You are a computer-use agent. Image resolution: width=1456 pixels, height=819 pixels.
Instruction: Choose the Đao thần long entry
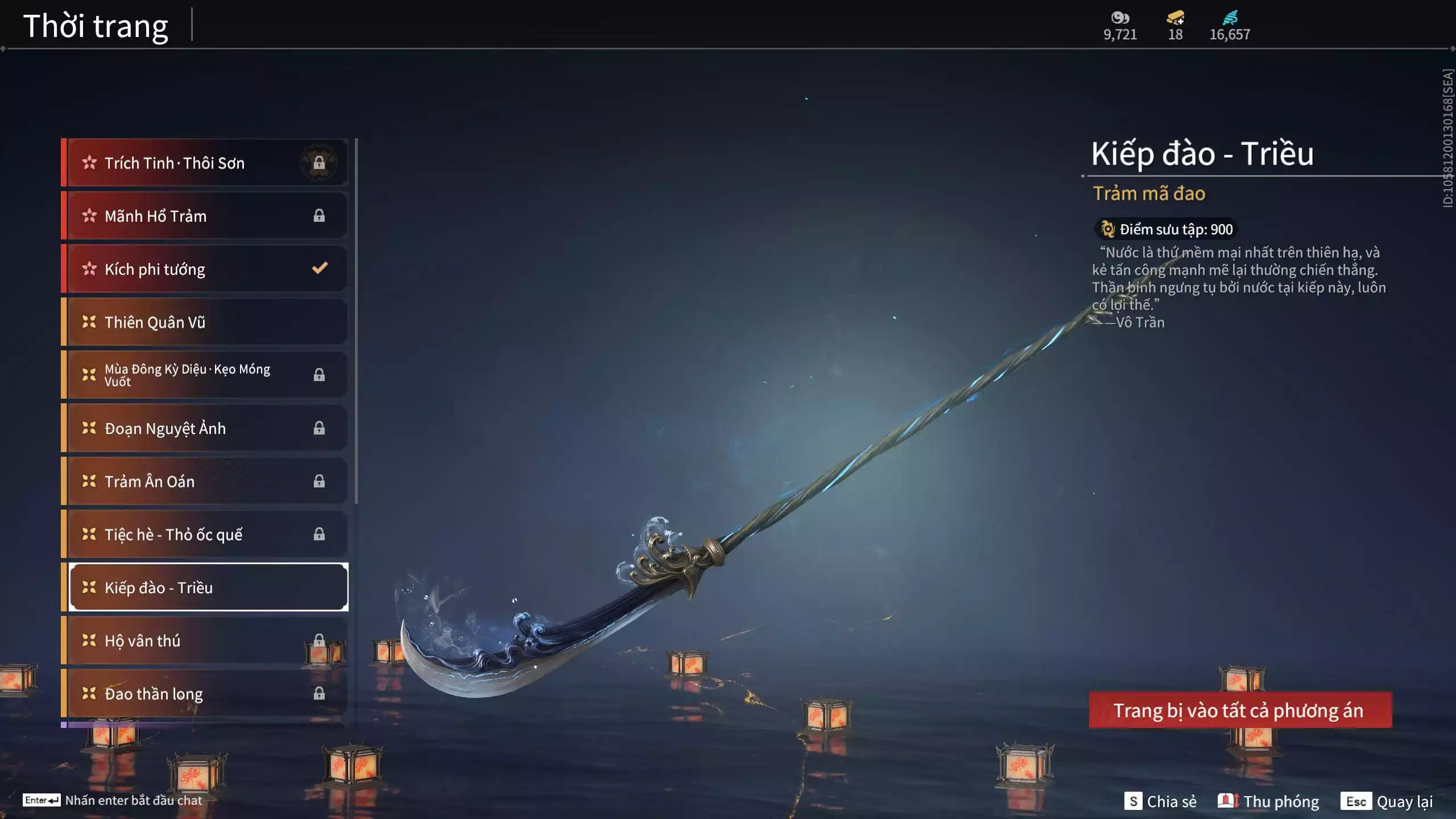tap(205, 694)
